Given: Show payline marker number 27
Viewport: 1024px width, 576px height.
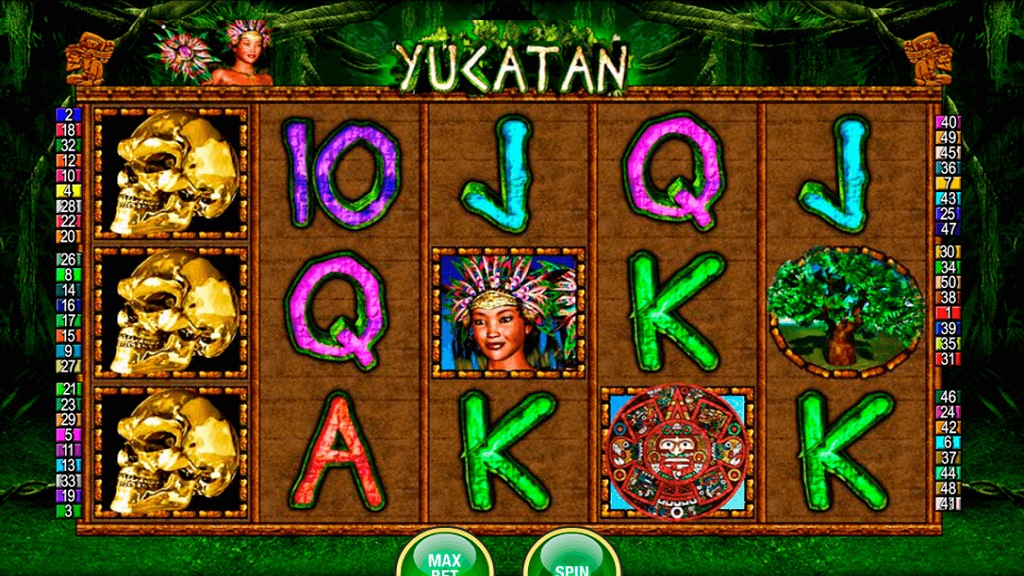Looking at the screenshot, I should (68, 366).
